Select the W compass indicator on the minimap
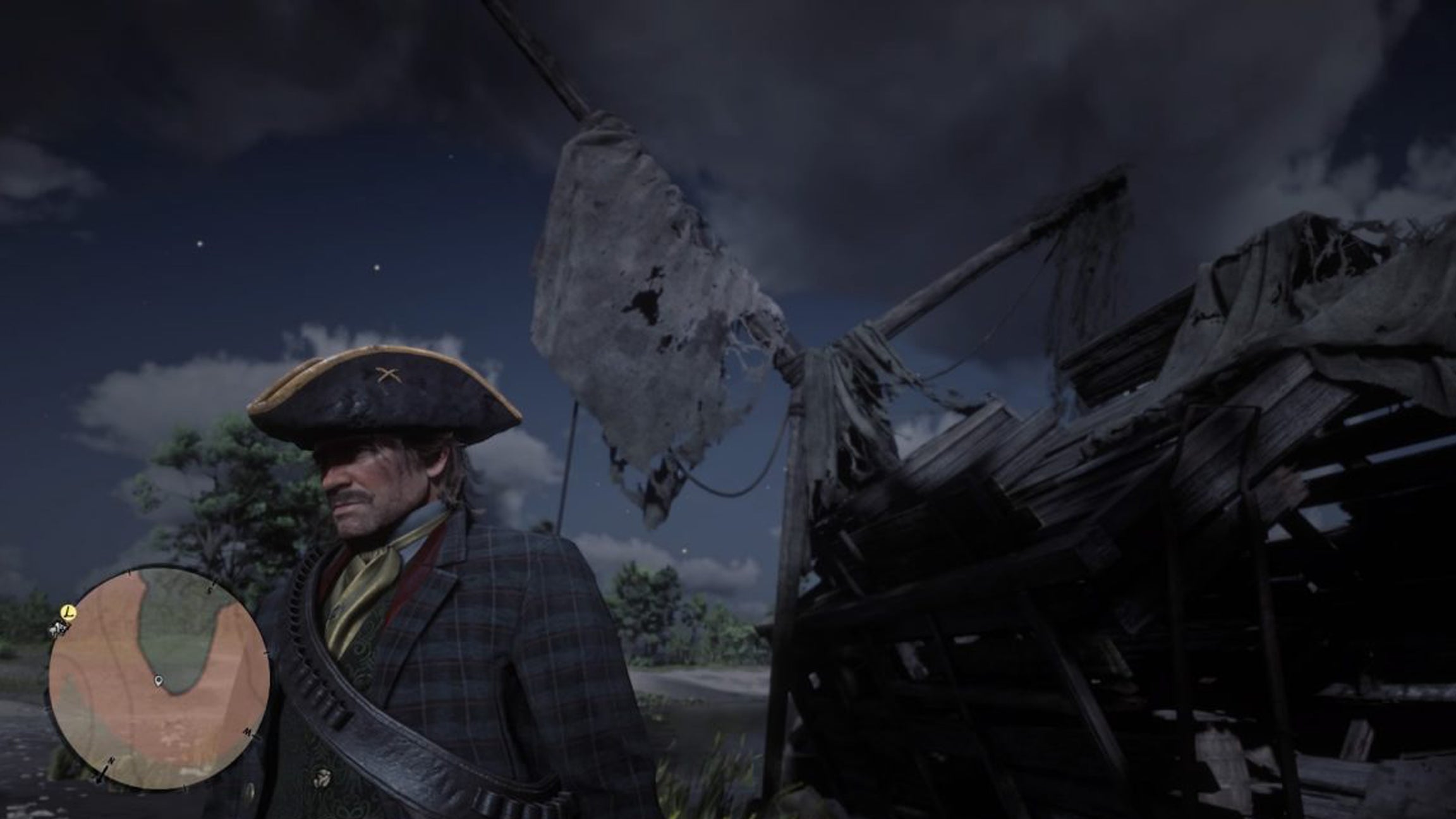The width and height of the screenshot is (1456, 819). (x=246, y=731)
